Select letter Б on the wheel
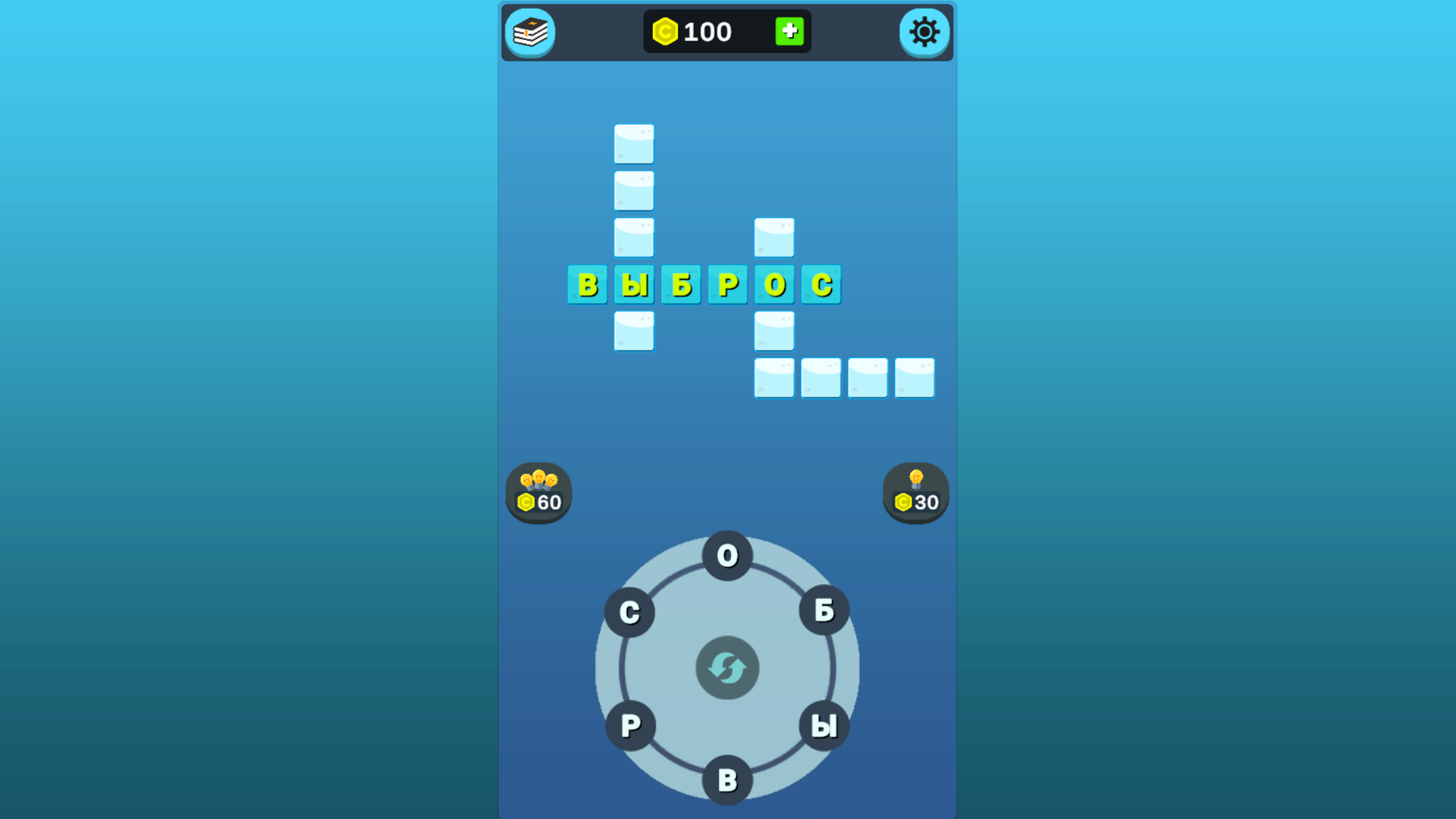1456x819 pixels. tap(824, 611)
